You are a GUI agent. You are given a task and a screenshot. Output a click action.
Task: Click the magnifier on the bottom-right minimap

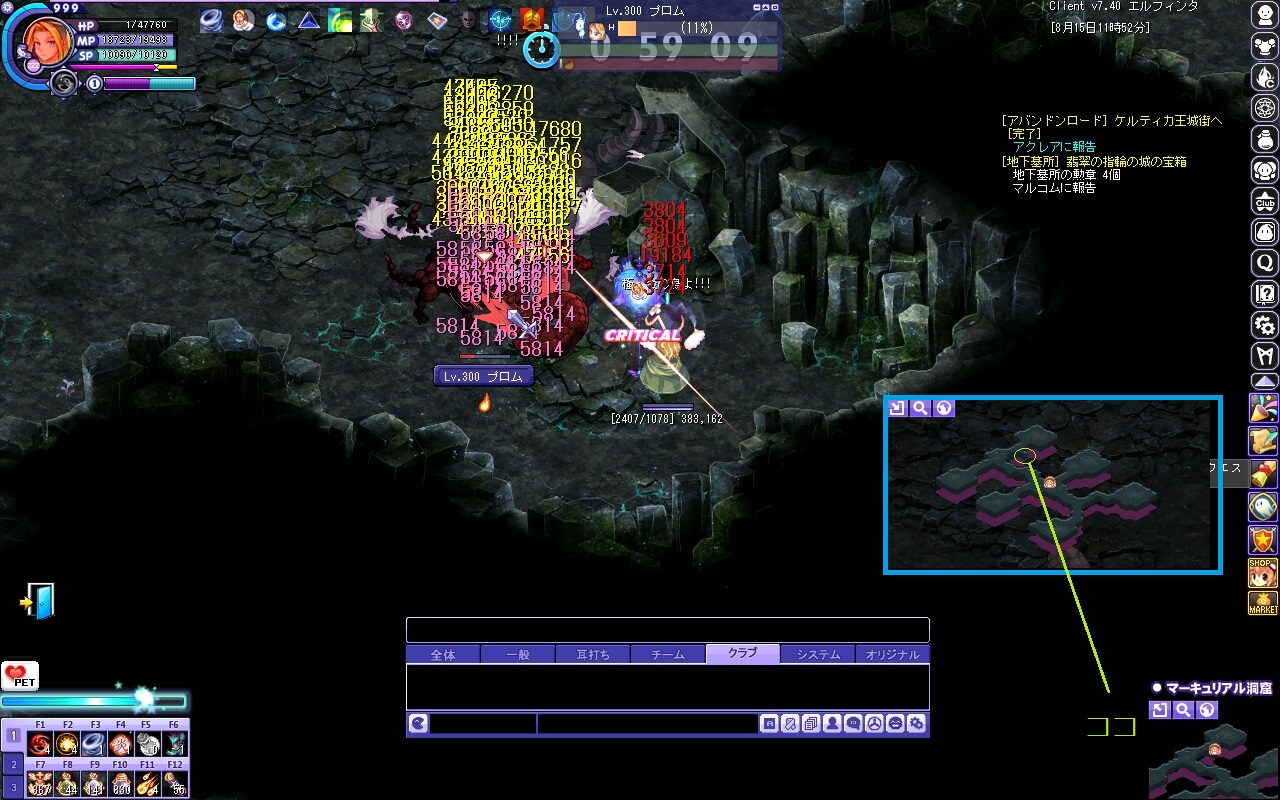[1183, 710]
